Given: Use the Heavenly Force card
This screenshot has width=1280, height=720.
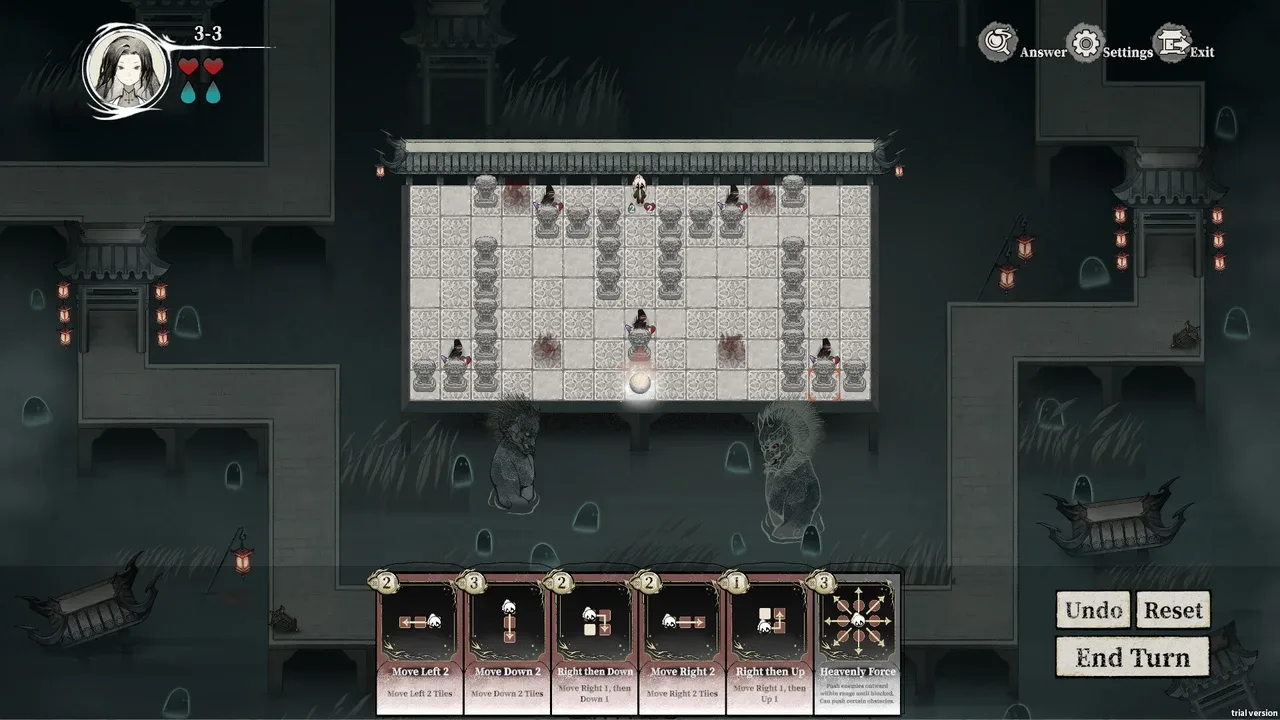Looking at the screenshot, I should click(x=857, y=640).
